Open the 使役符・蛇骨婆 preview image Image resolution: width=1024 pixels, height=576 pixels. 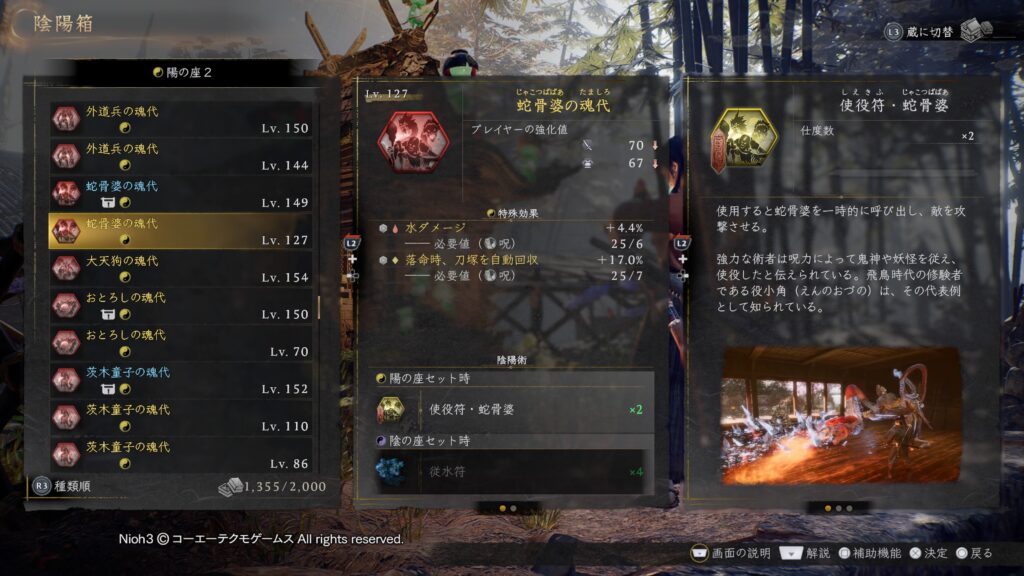840,415
